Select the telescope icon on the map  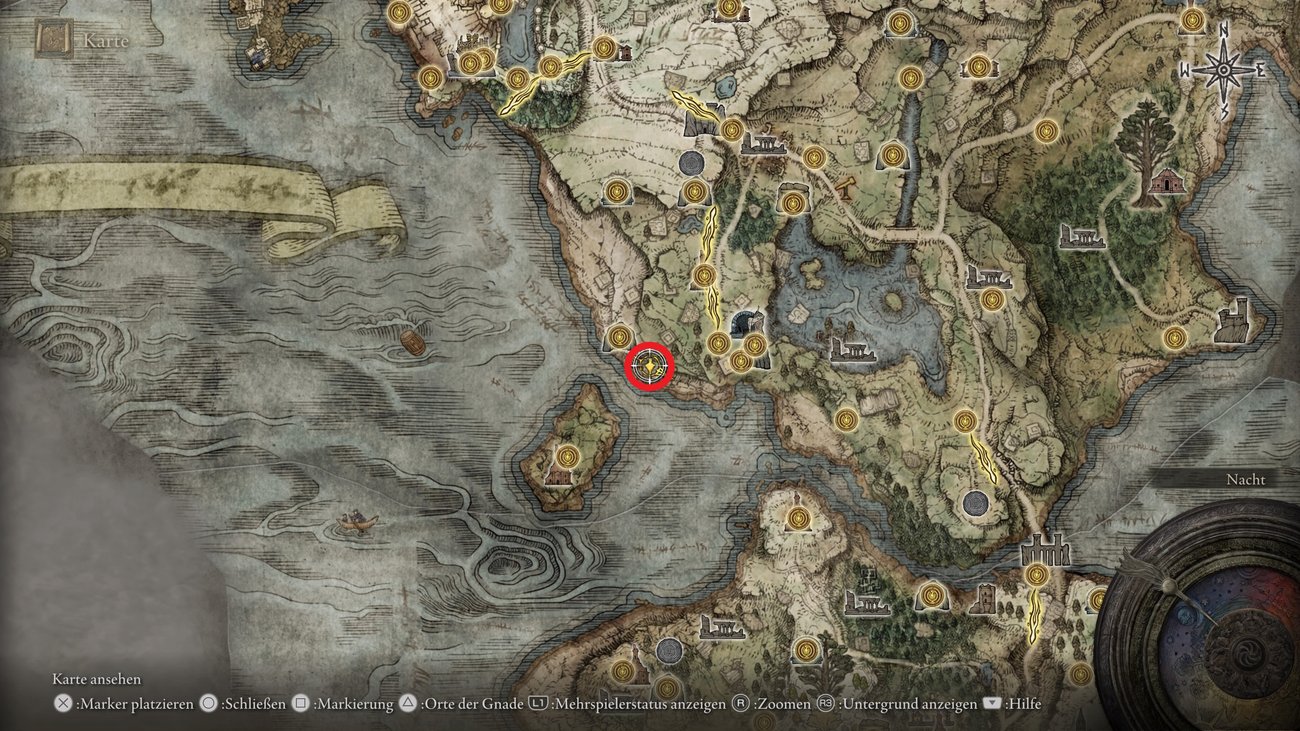847,186
